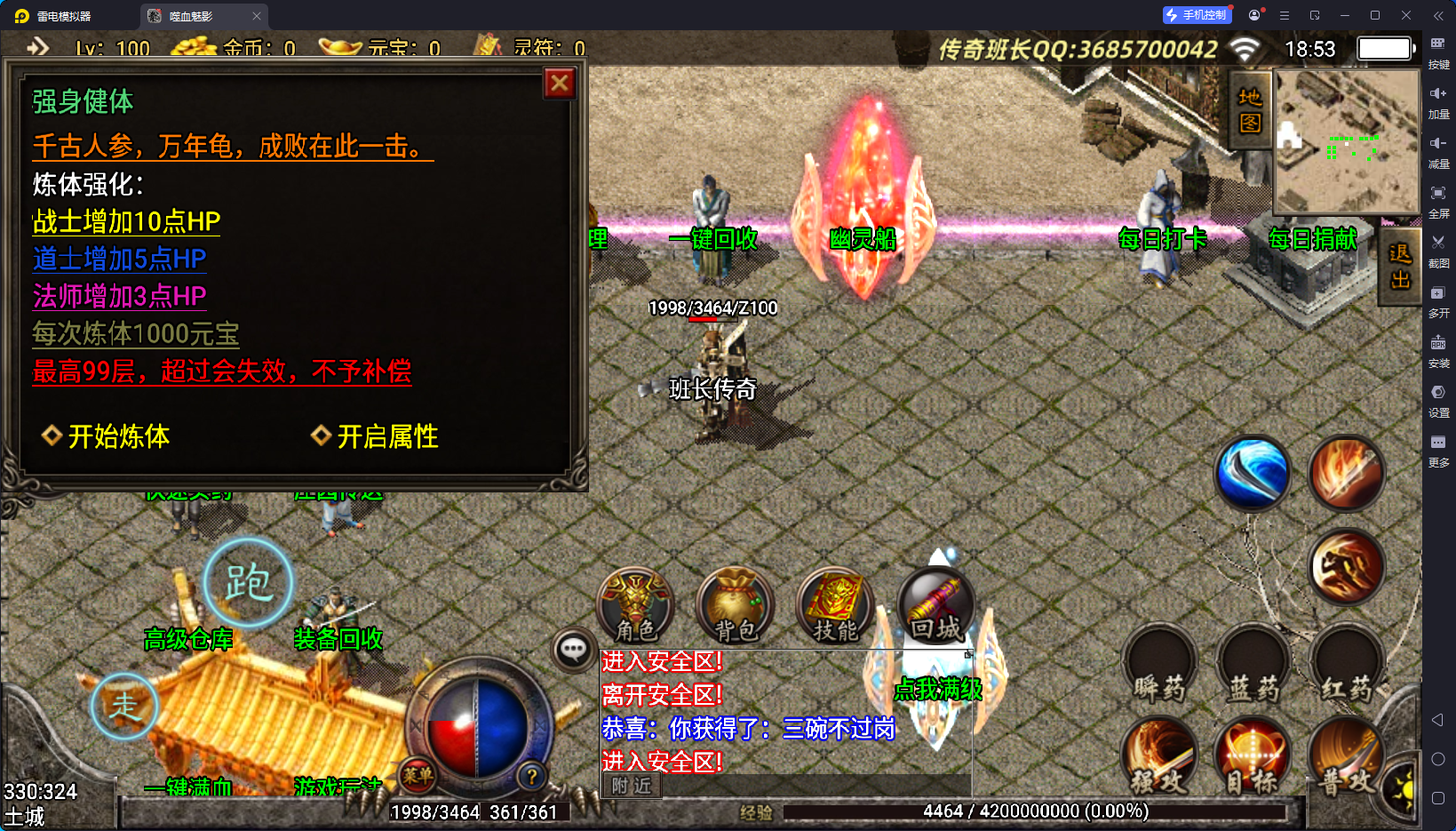Open the 回城 (return to city) icon
This screenshot has width=1456, height=831.
coord(935,604)
